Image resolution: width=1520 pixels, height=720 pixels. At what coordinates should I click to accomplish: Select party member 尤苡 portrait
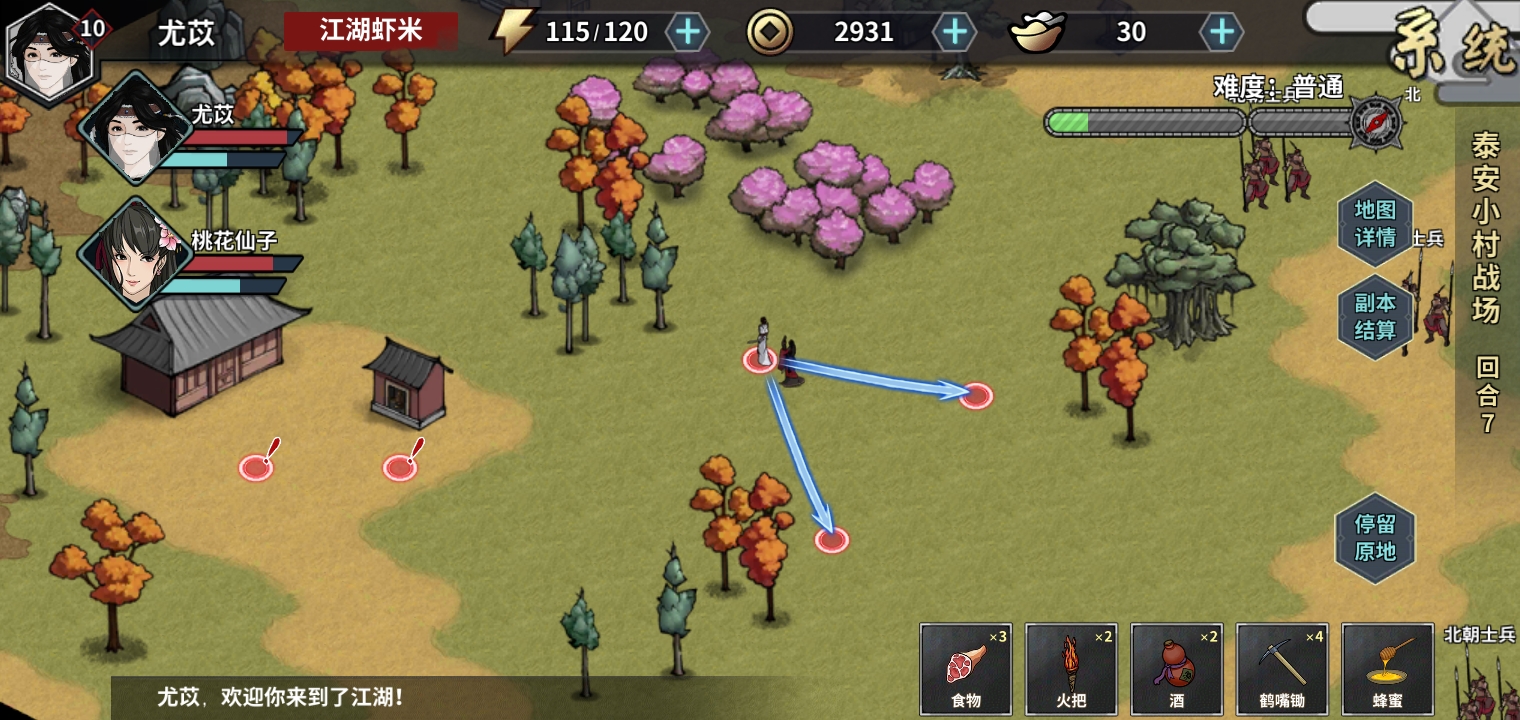pos(134,128)
